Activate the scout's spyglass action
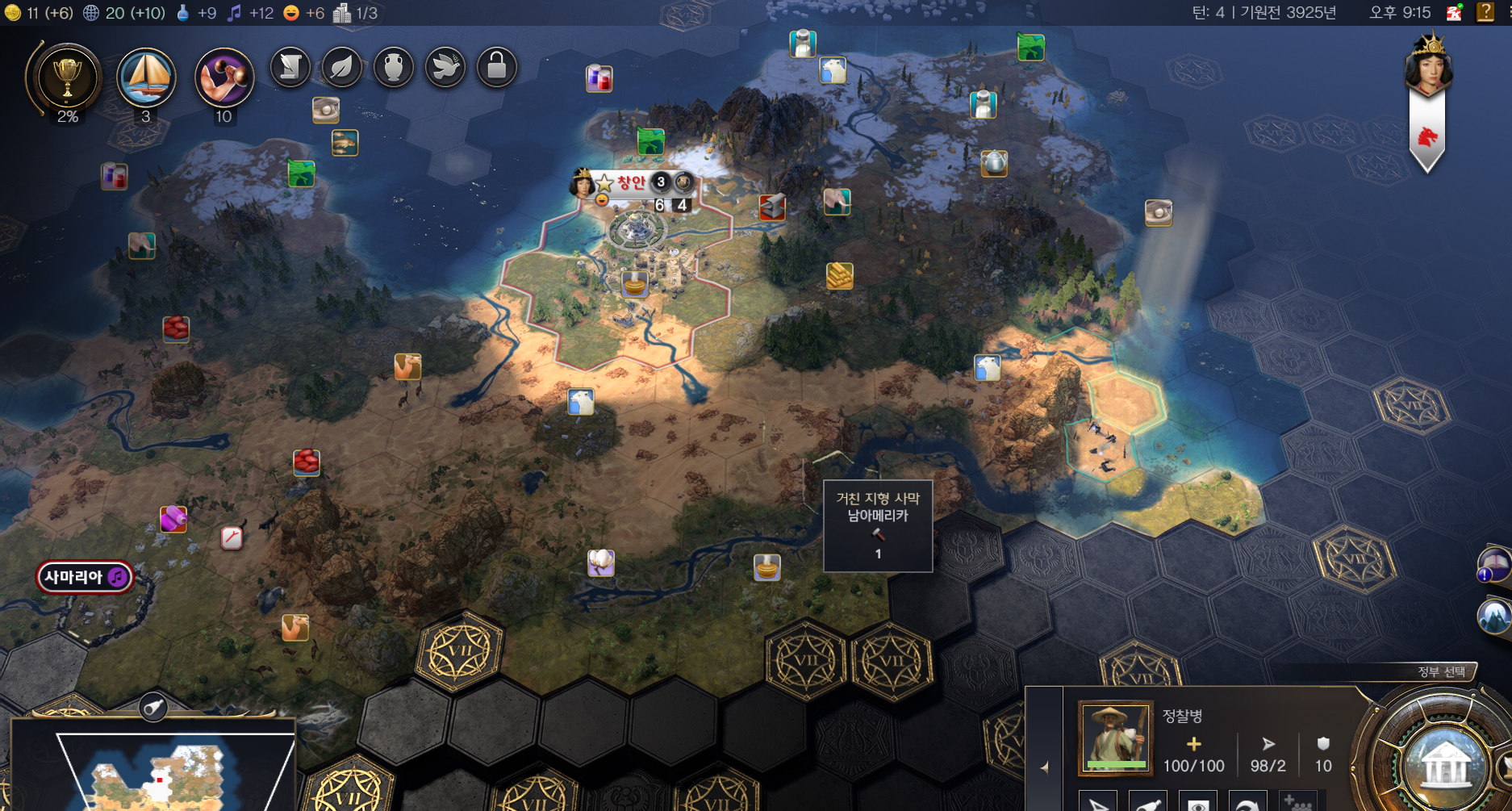 (1149, 802)
